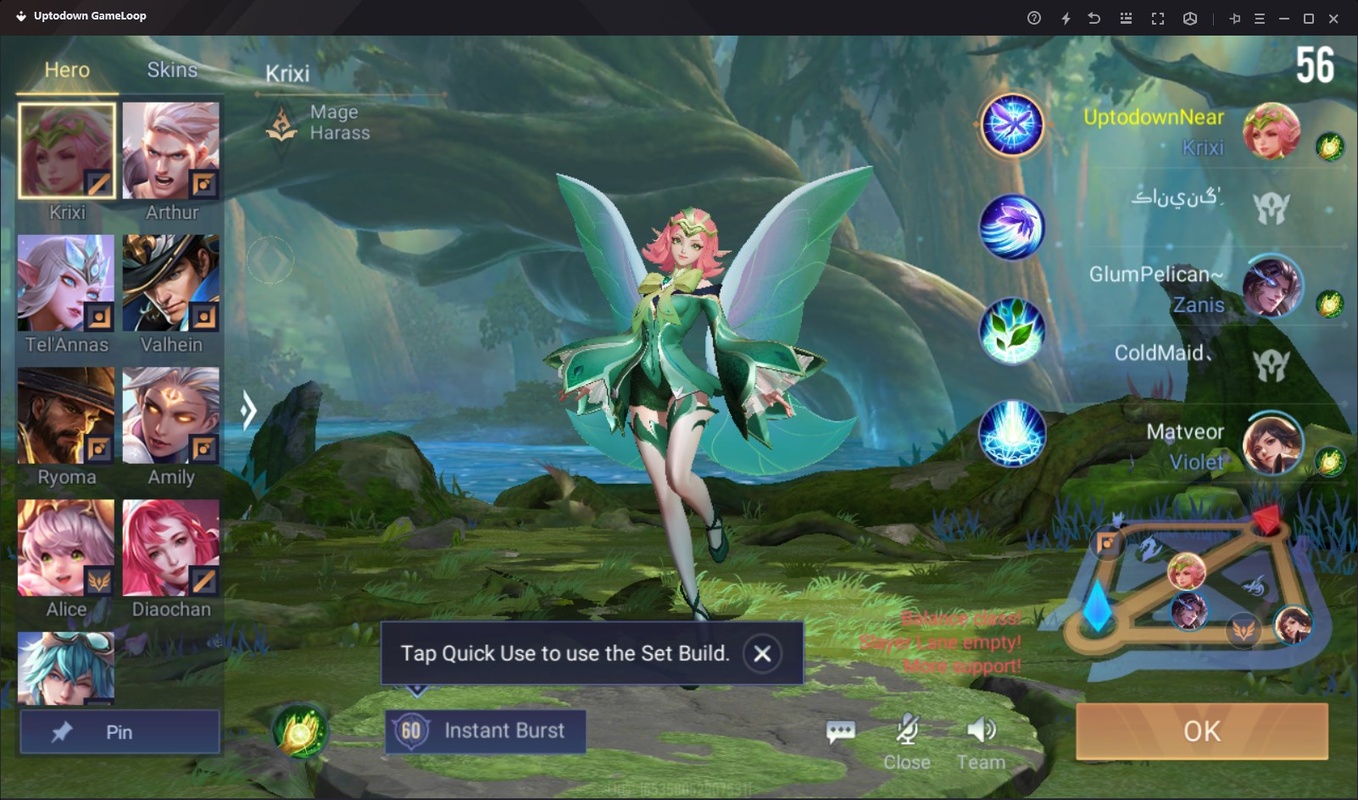Toggle the Team speaker voice button
Screen dimensions: 1358x800
tap(981, 741)
